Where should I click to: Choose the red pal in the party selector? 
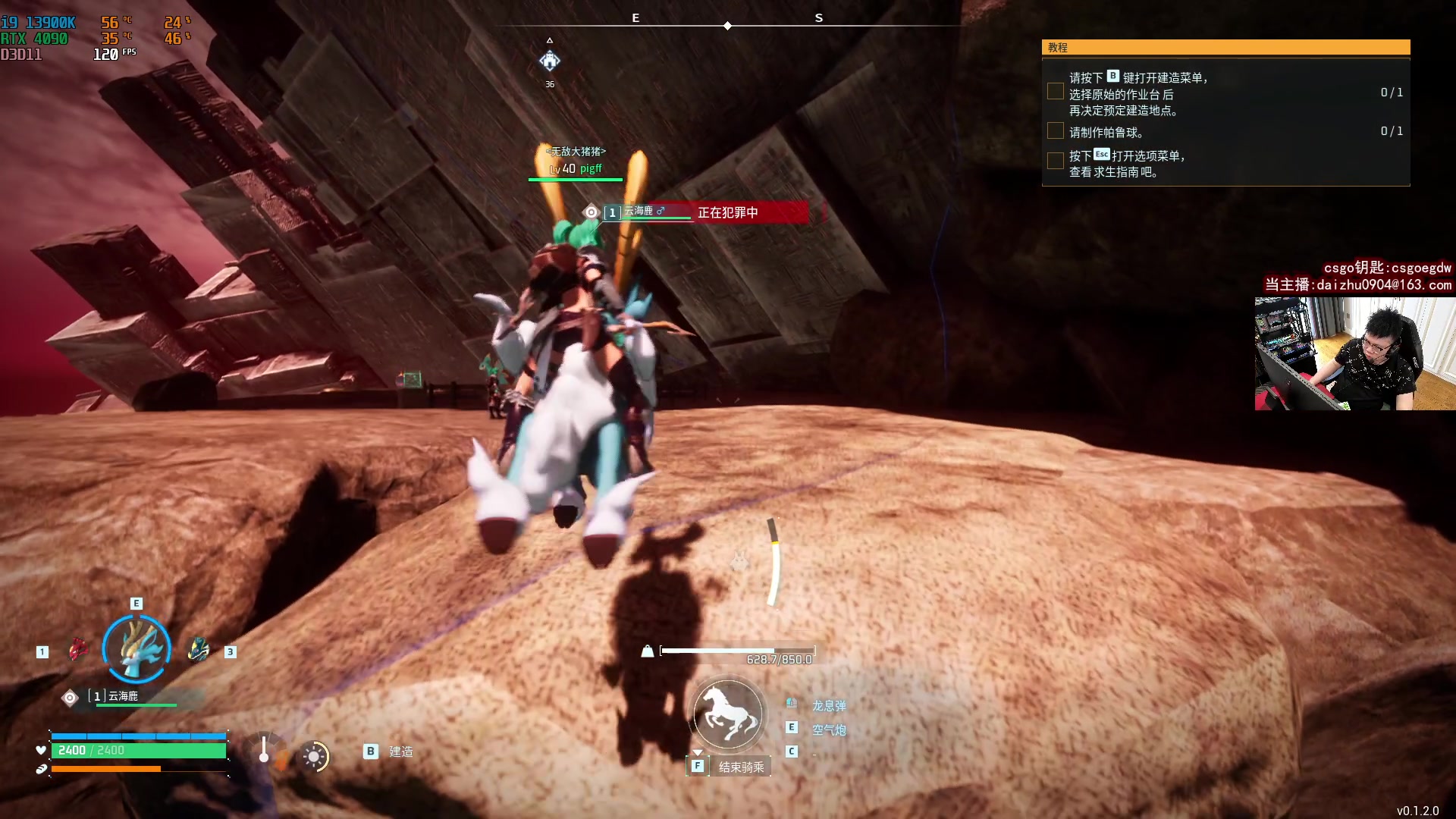pyautogui.click(x=77, y=650)
